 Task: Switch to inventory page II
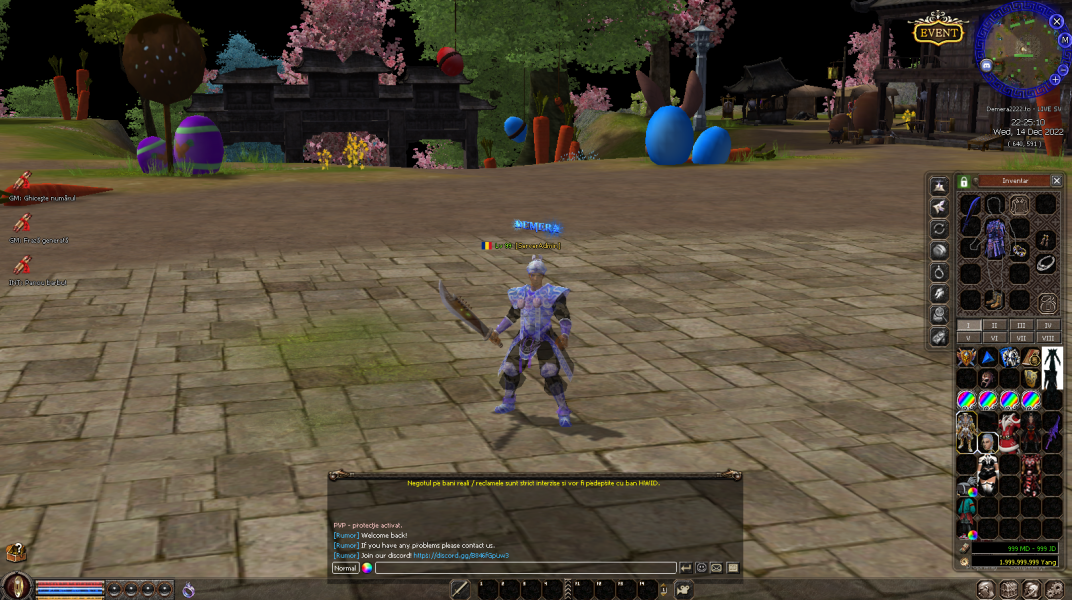pos(994,325)
